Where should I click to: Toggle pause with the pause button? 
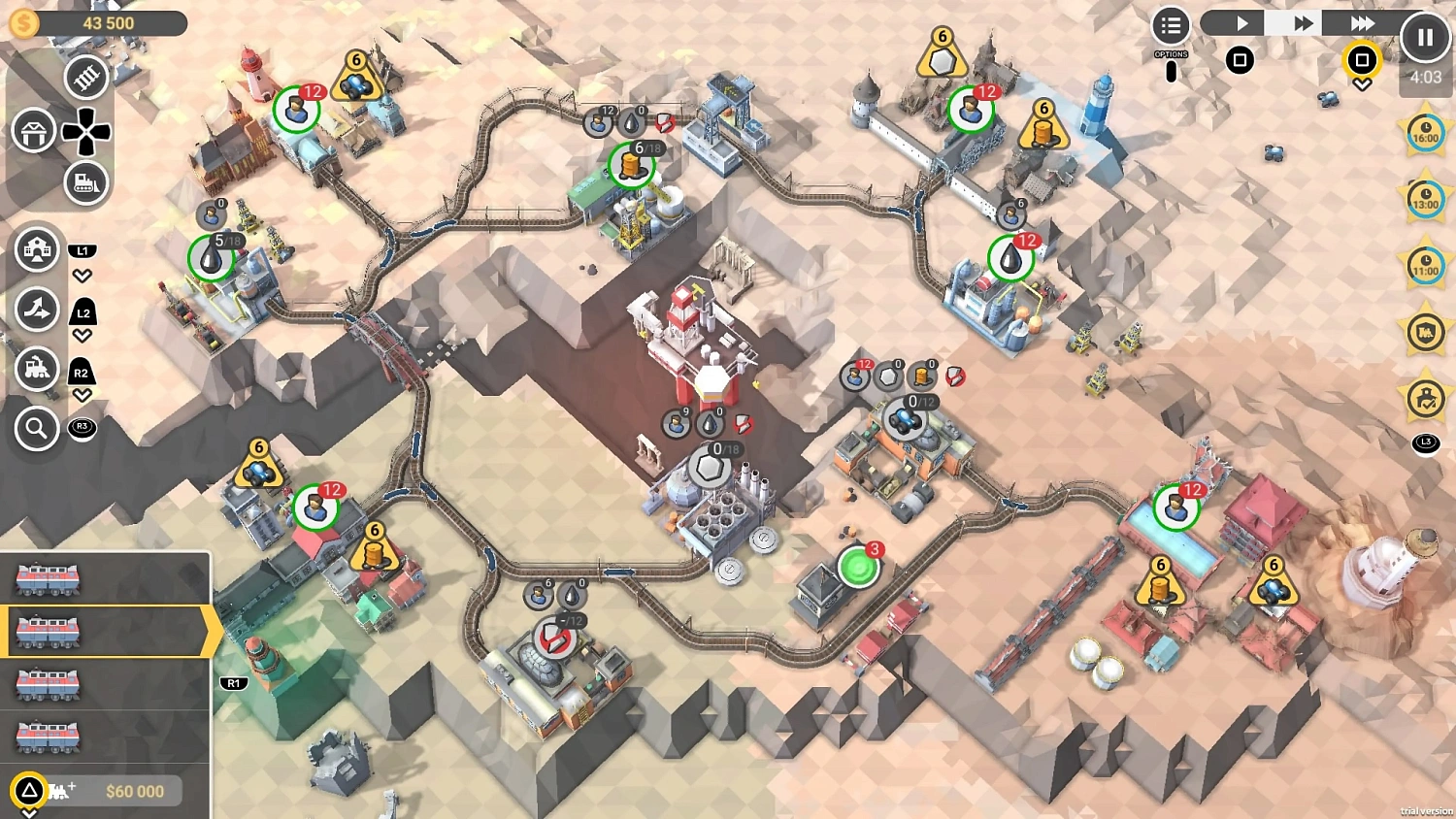1425,36
